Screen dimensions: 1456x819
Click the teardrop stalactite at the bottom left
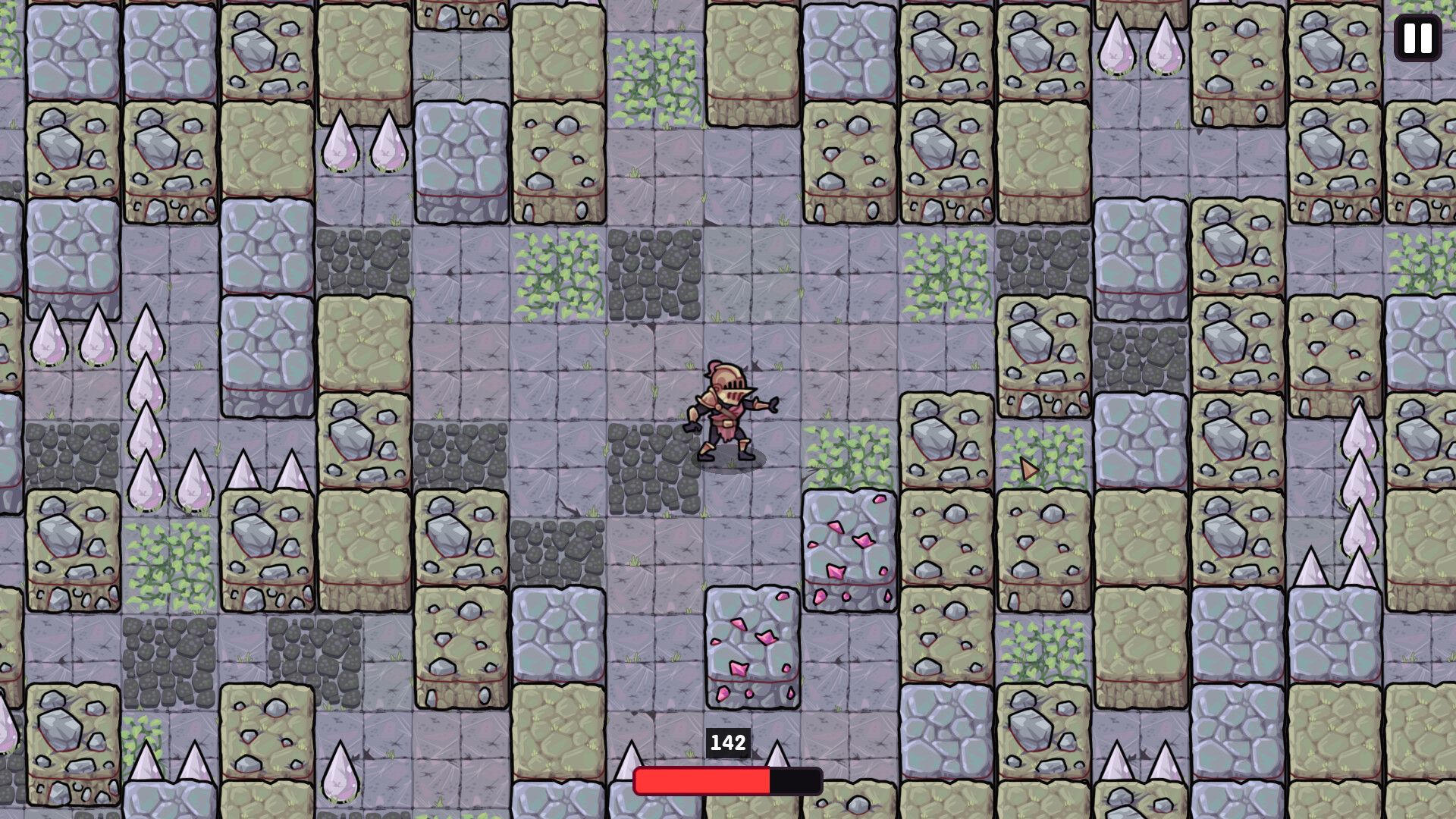341,773
